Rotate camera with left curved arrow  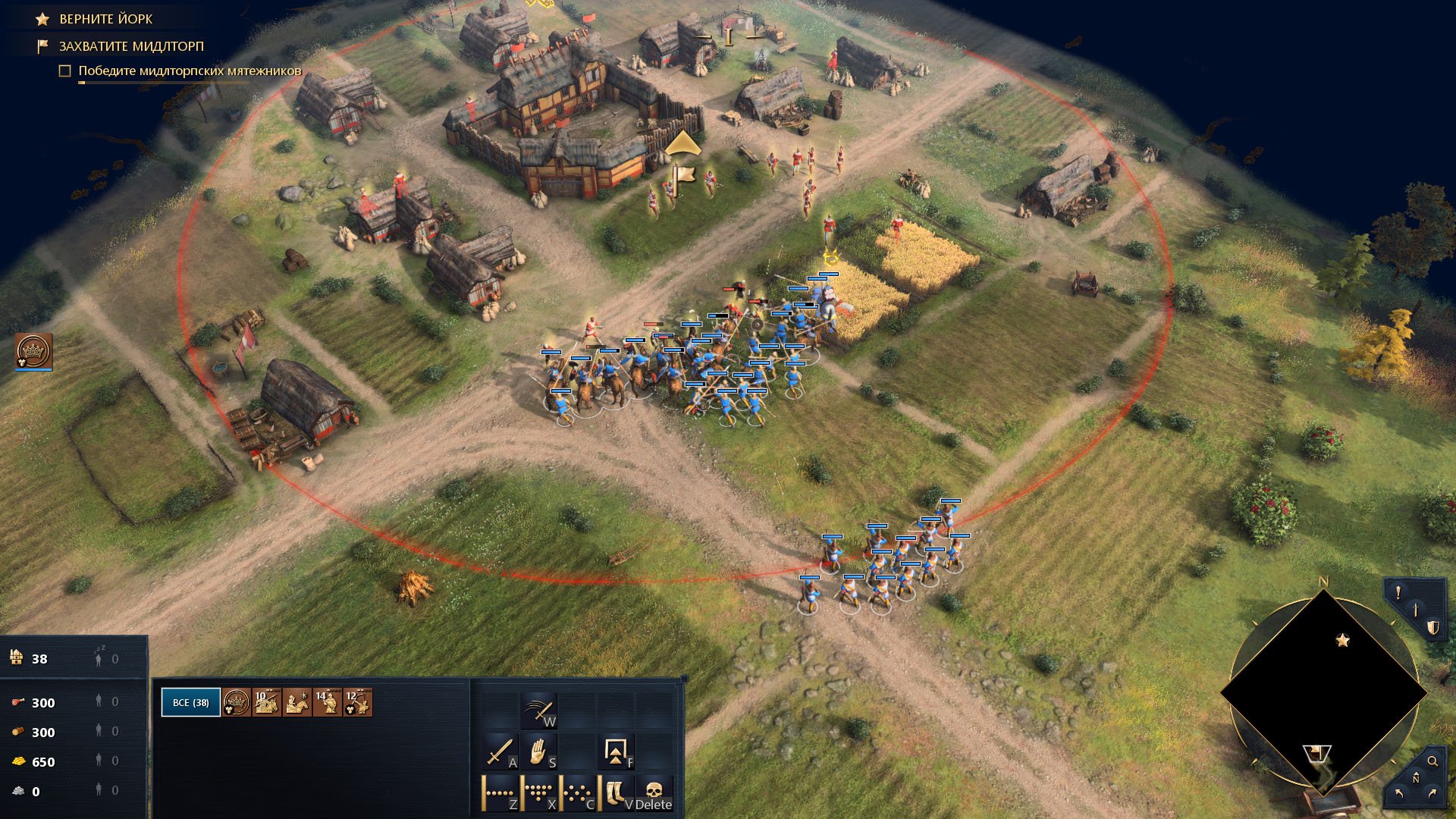1399,793
